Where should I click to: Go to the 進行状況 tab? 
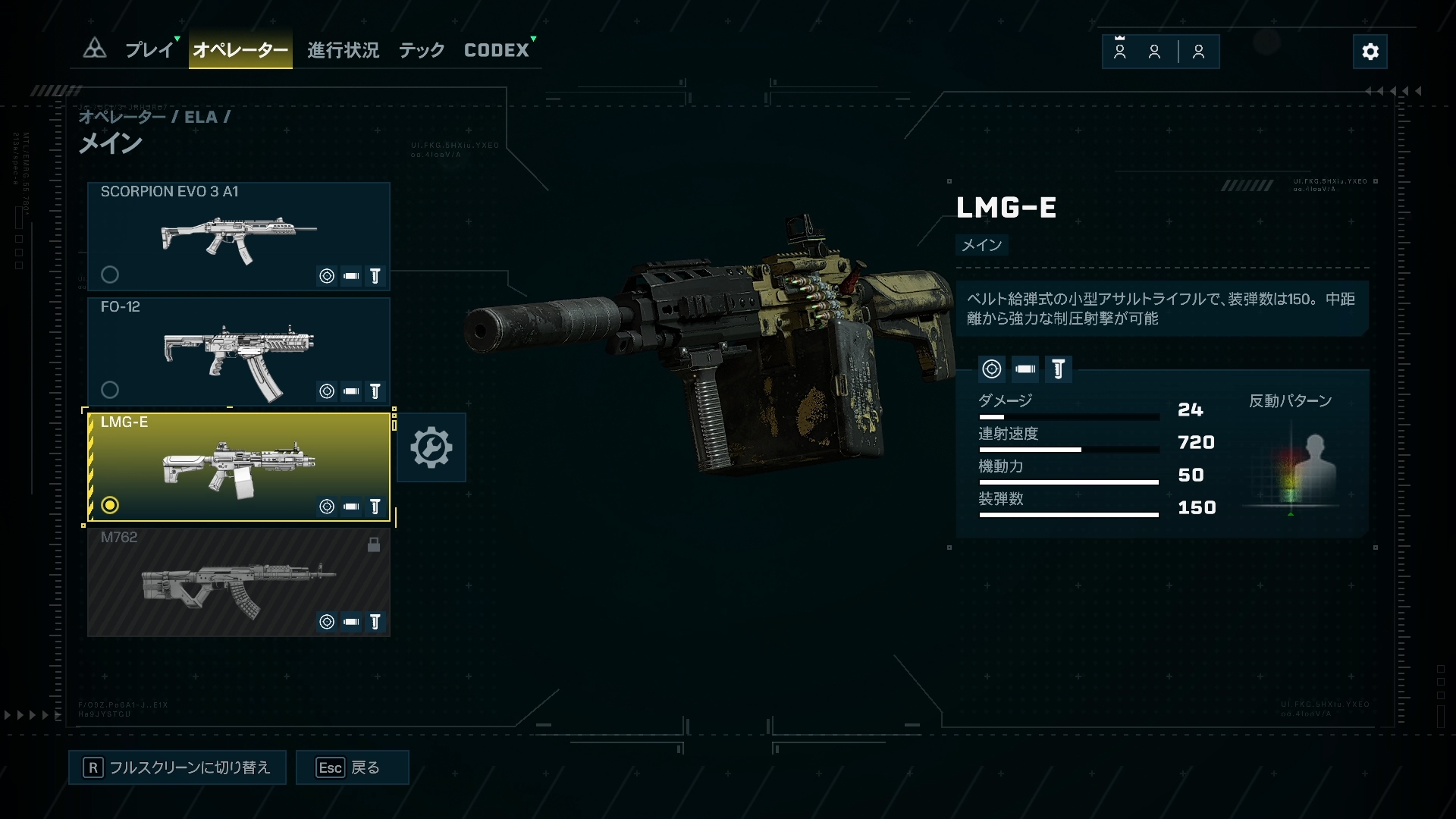click(x=343, y=50)
